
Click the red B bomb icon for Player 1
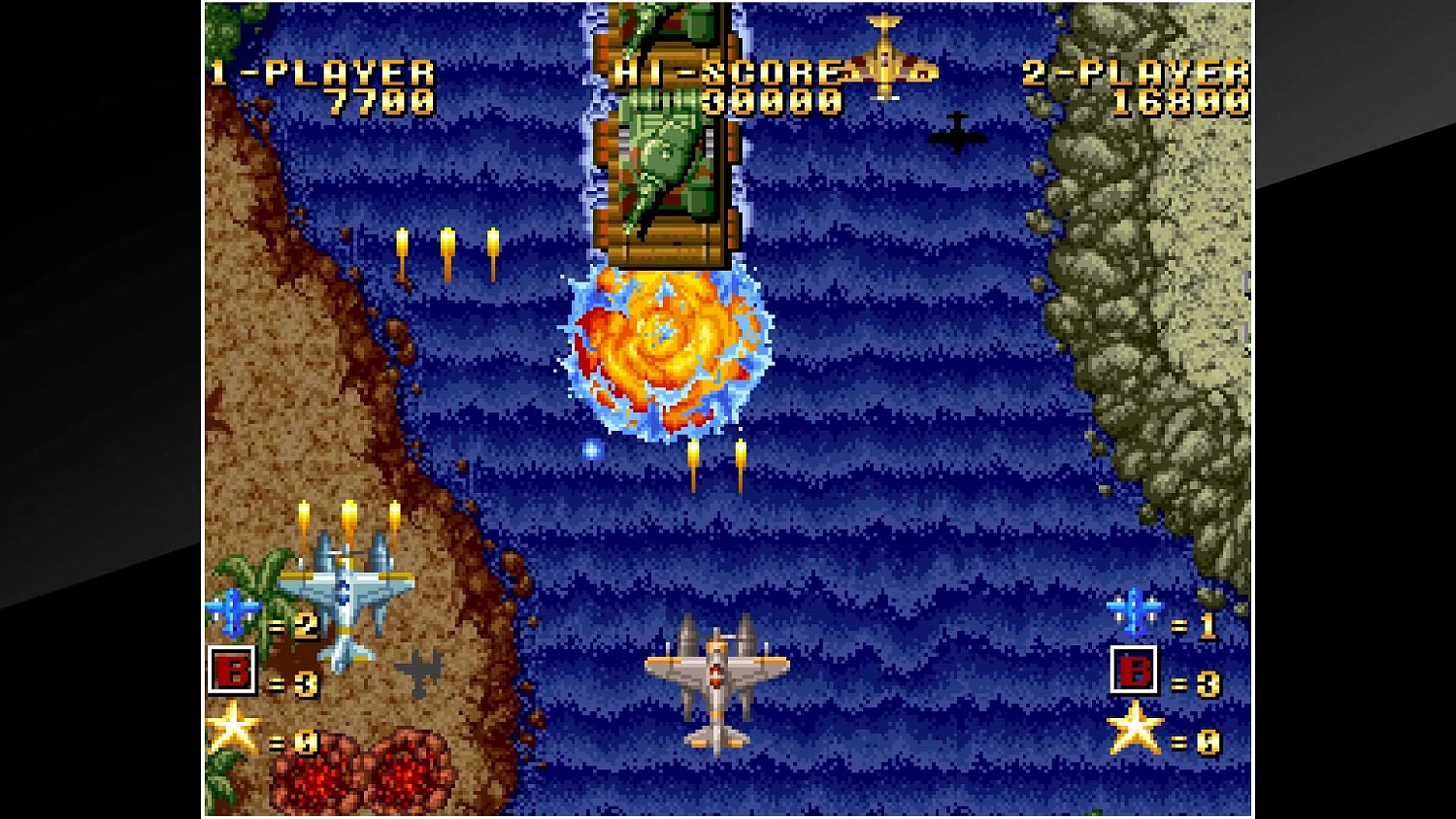pos(230,672)
